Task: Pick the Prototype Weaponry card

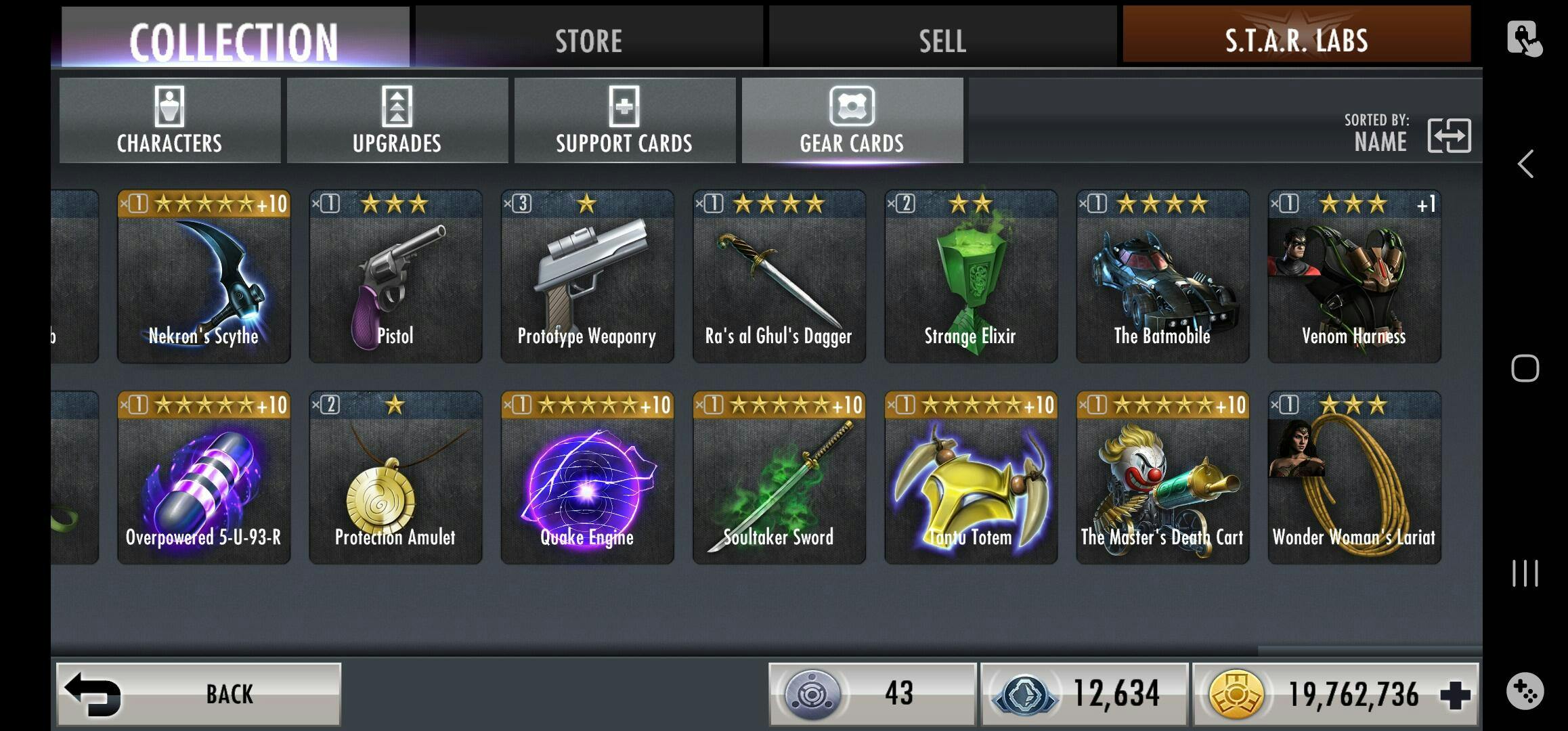Action: coord(587,276)
